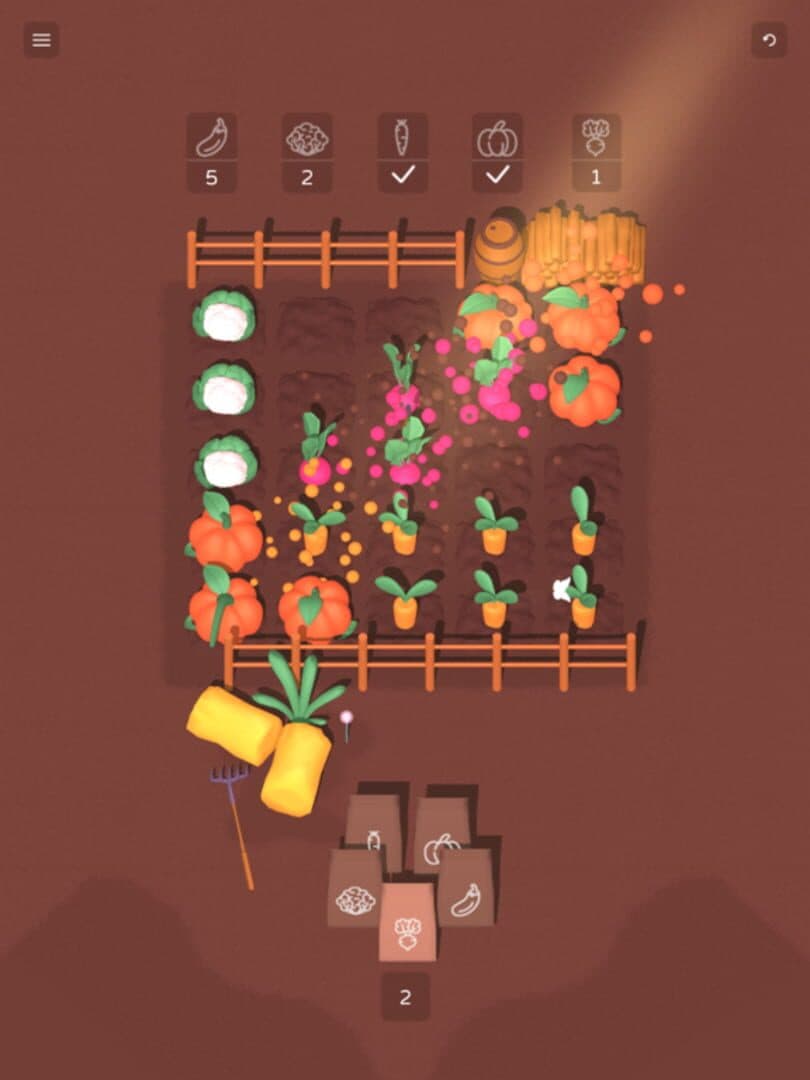Click the radish objective icon
The width and height of the screenshot is (810, 1080).
pos(596,137)
